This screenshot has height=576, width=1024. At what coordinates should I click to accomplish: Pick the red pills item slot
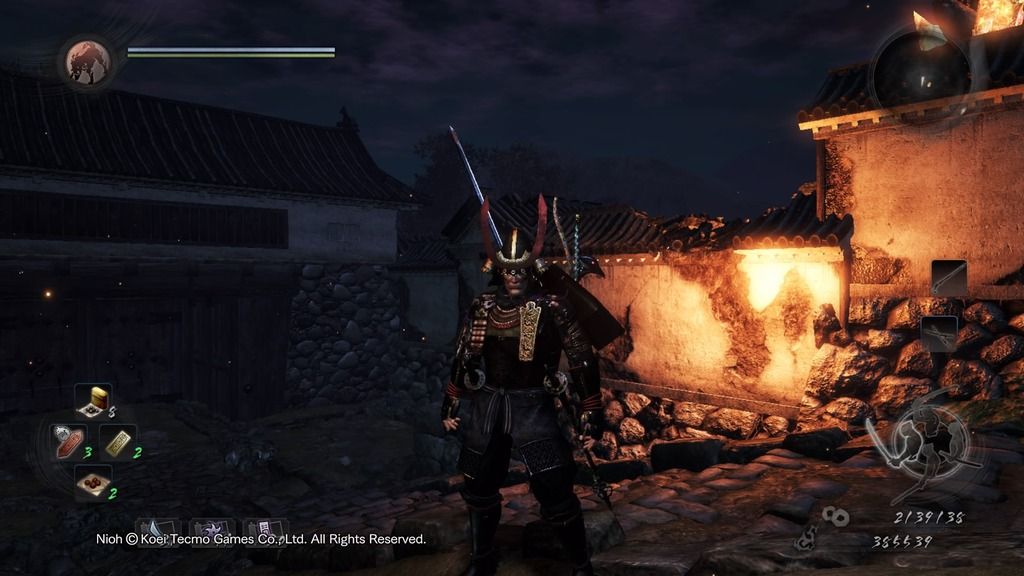pyautogui.click(x=93, y=483)
